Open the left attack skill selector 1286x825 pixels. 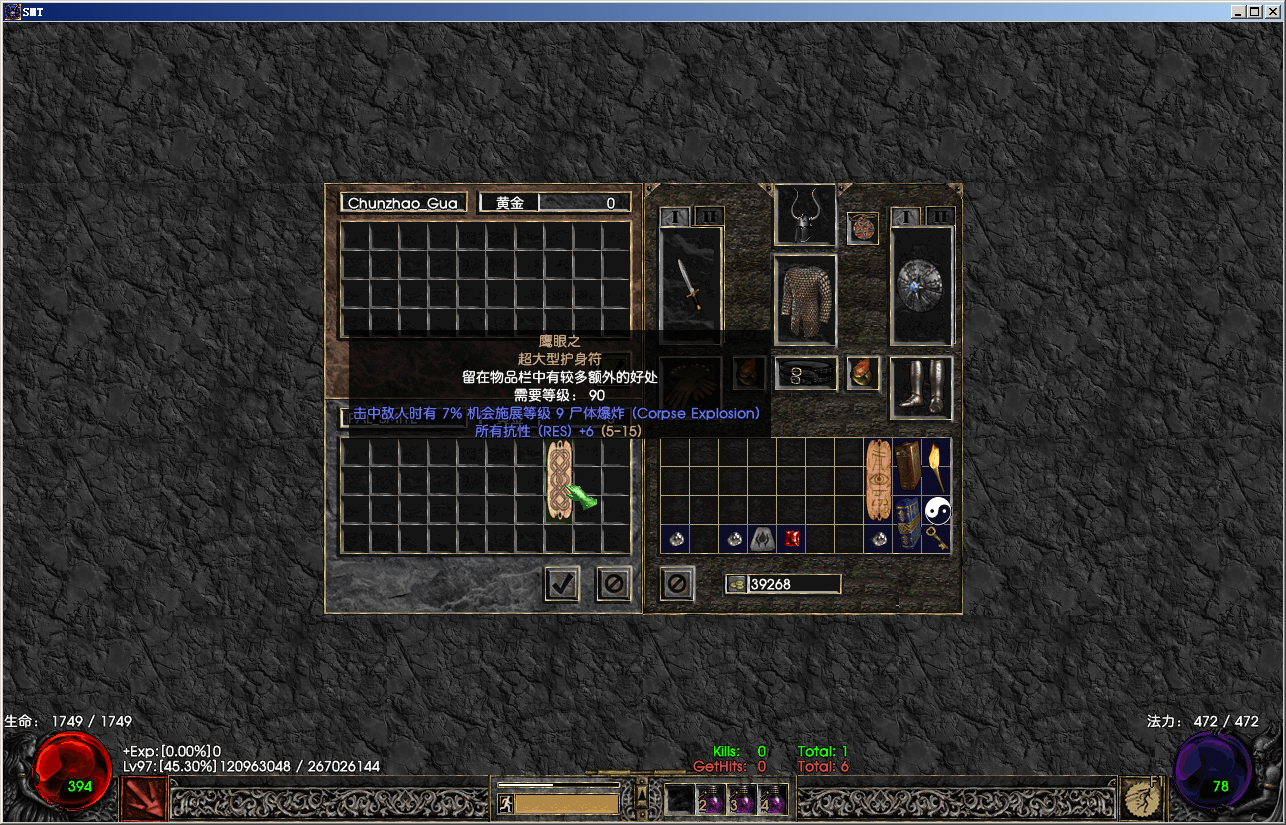coord(141,799)
